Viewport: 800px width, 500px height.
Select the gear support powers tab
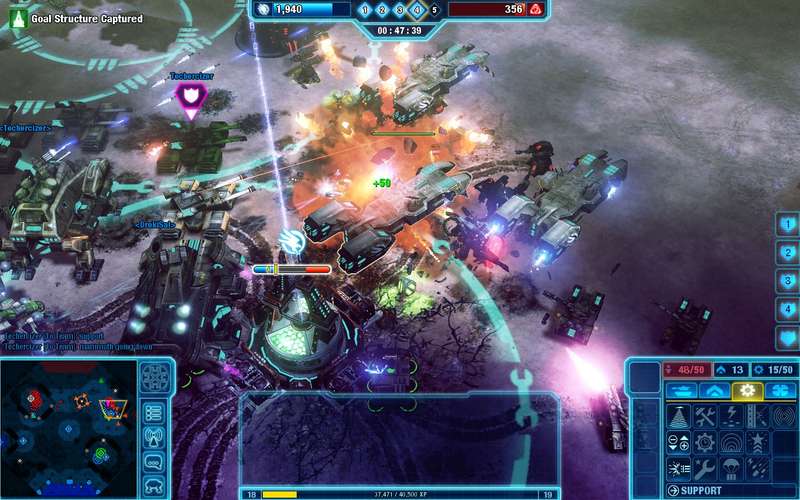coord(746,390)
